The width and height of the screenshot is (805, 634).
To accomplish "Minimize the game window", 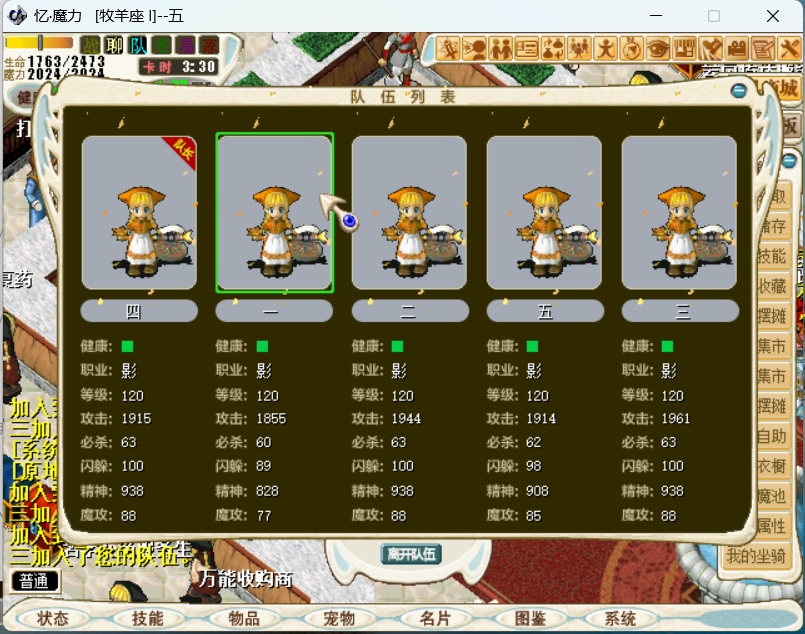I will tap(656, 16).
